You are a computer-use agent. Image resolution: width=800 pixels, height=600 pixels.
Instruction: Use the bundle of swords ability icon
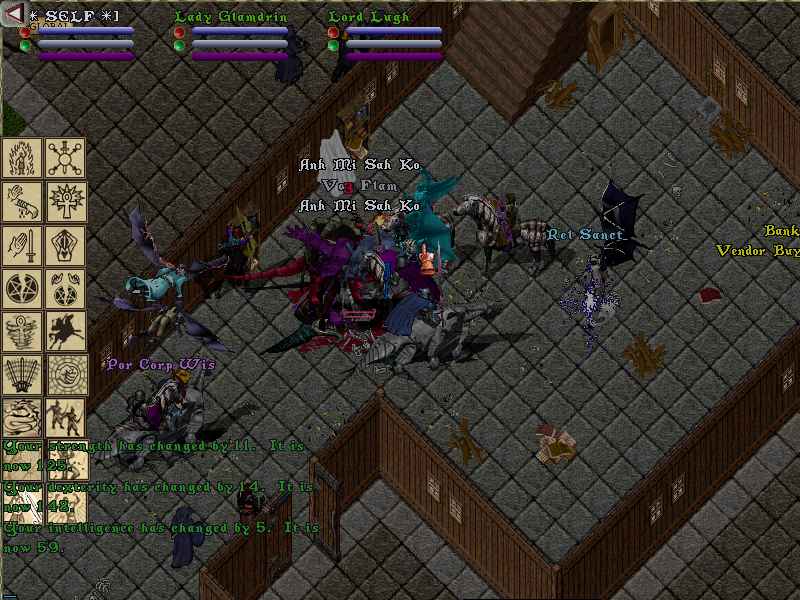tap(22, 375)
